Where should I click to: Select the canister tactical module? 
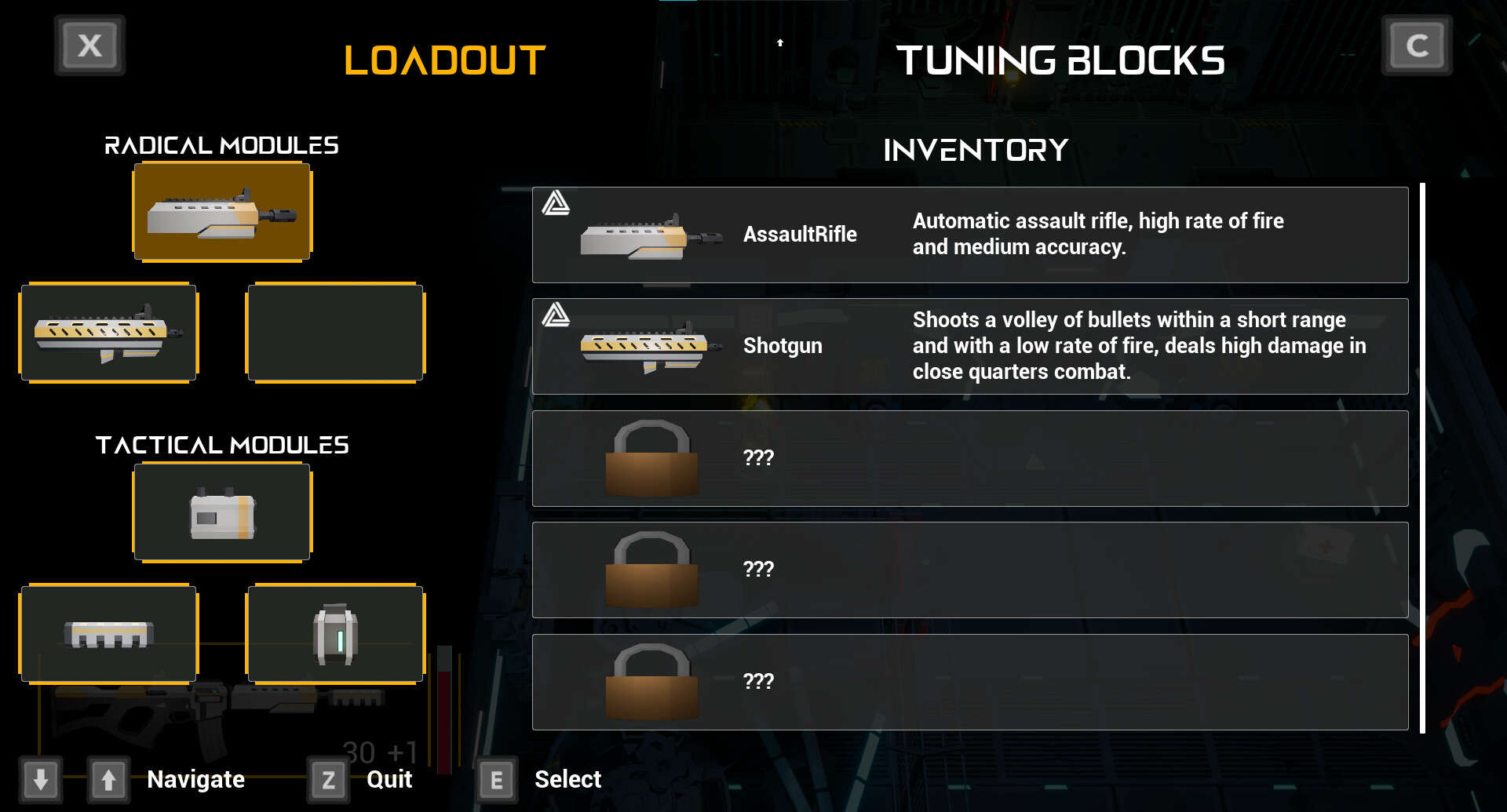click(335, 633)
